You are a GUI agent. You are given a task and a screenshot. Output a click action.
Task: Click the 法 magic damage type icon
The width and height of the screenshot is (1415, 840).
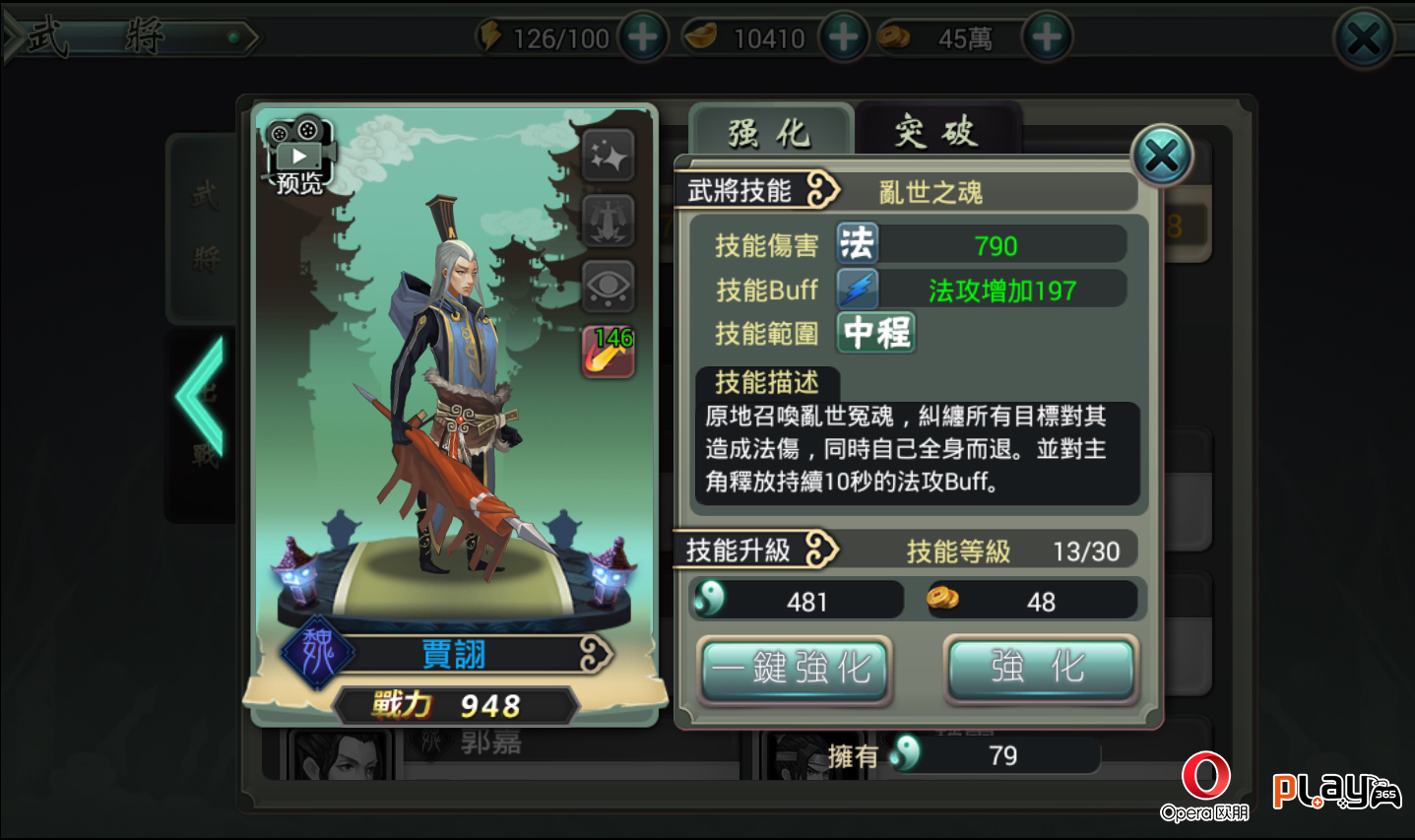pos(856,242)
